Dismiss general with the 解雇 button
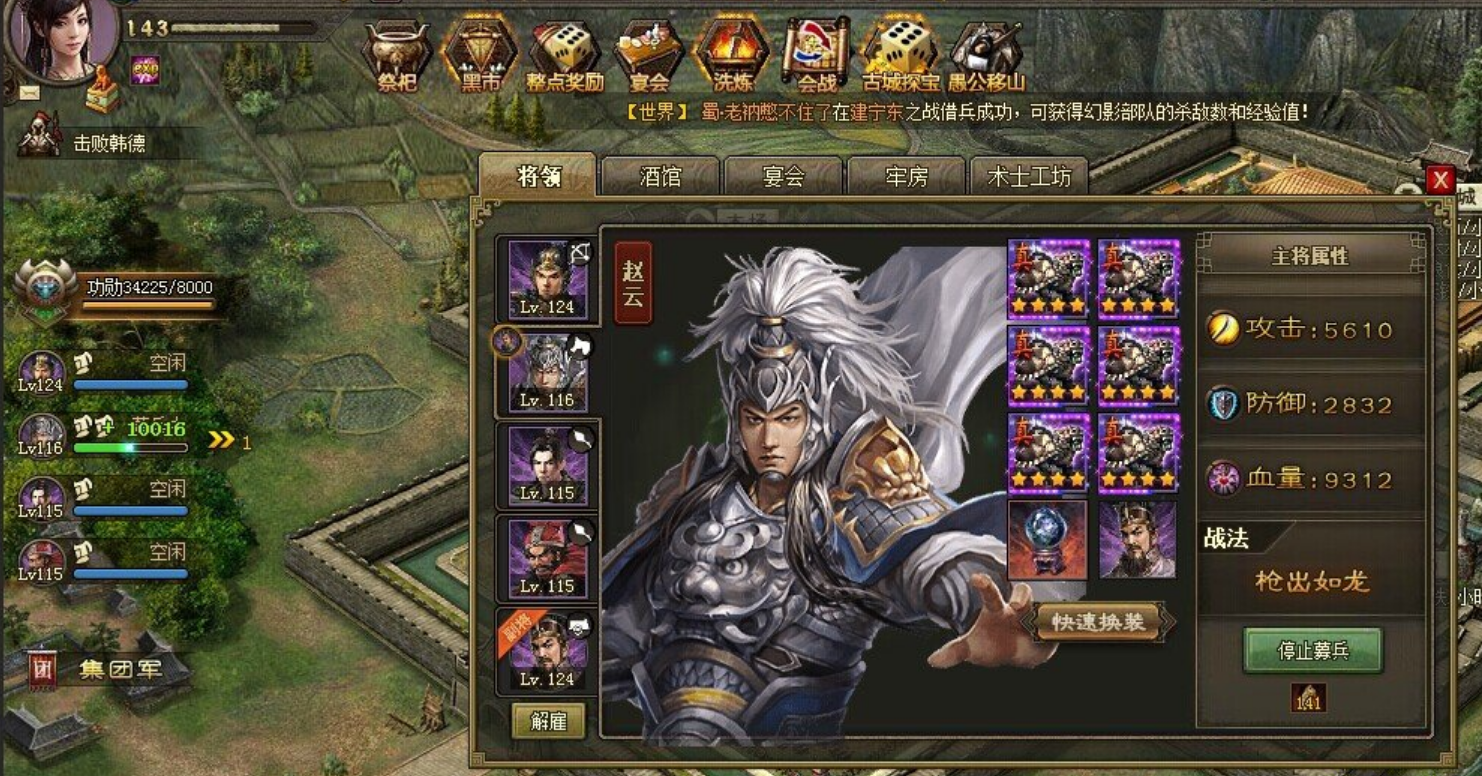 tap(548, 721)
